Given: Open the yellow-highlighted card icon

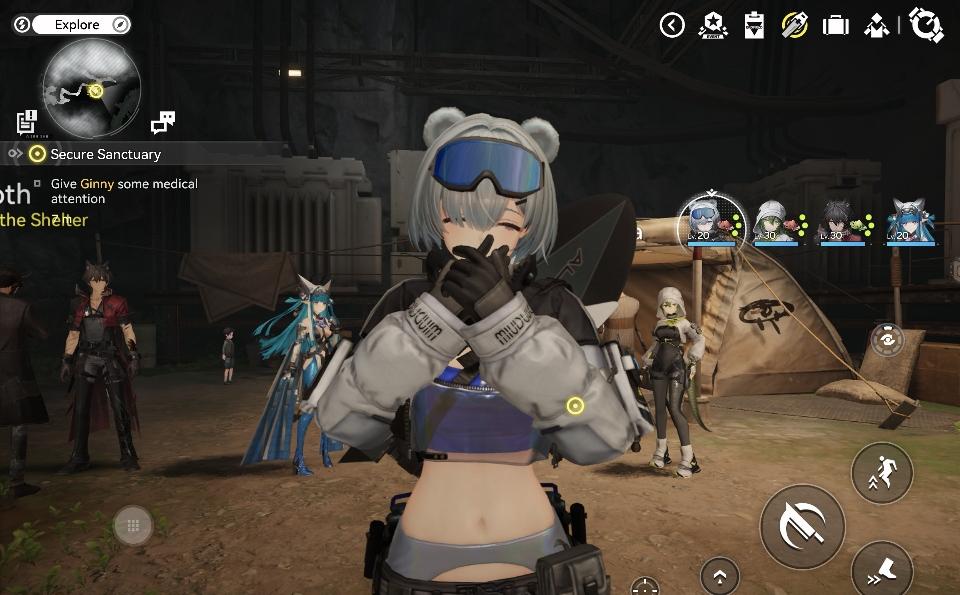Looking at the screenshot, I should point(795,25).
